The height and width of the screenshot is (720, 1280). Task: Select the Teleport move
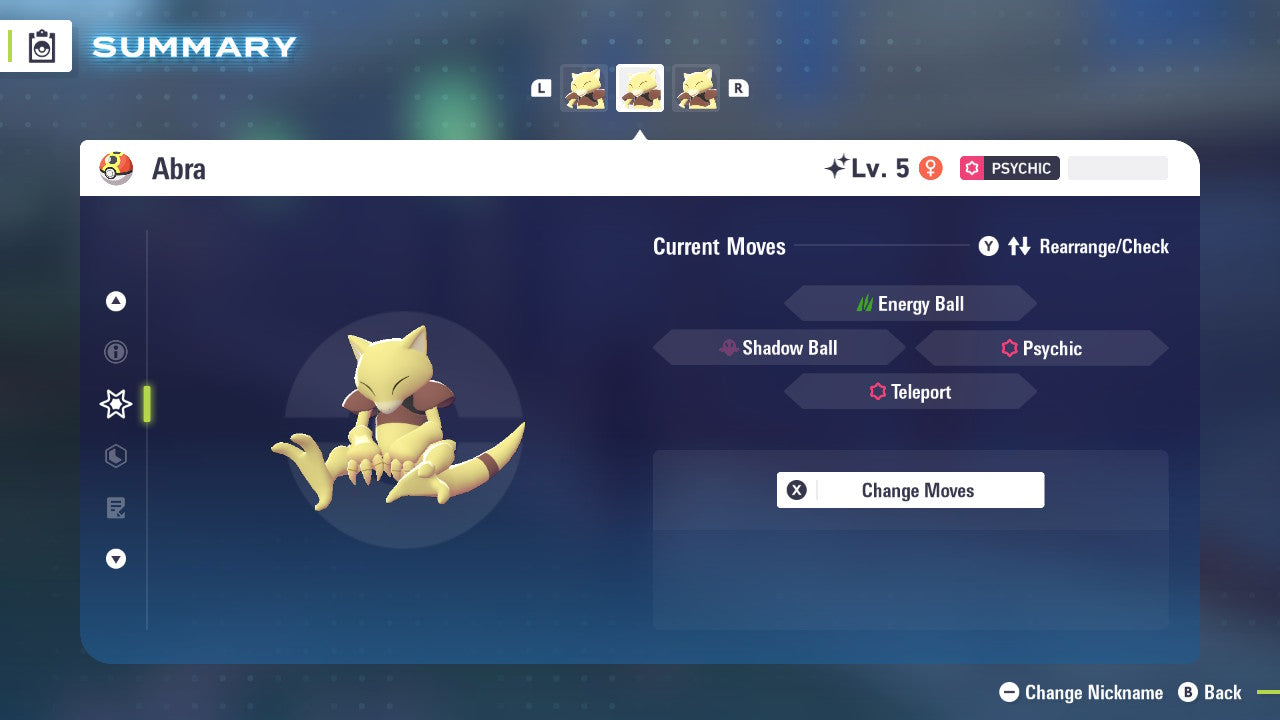[x=910, y=391]
